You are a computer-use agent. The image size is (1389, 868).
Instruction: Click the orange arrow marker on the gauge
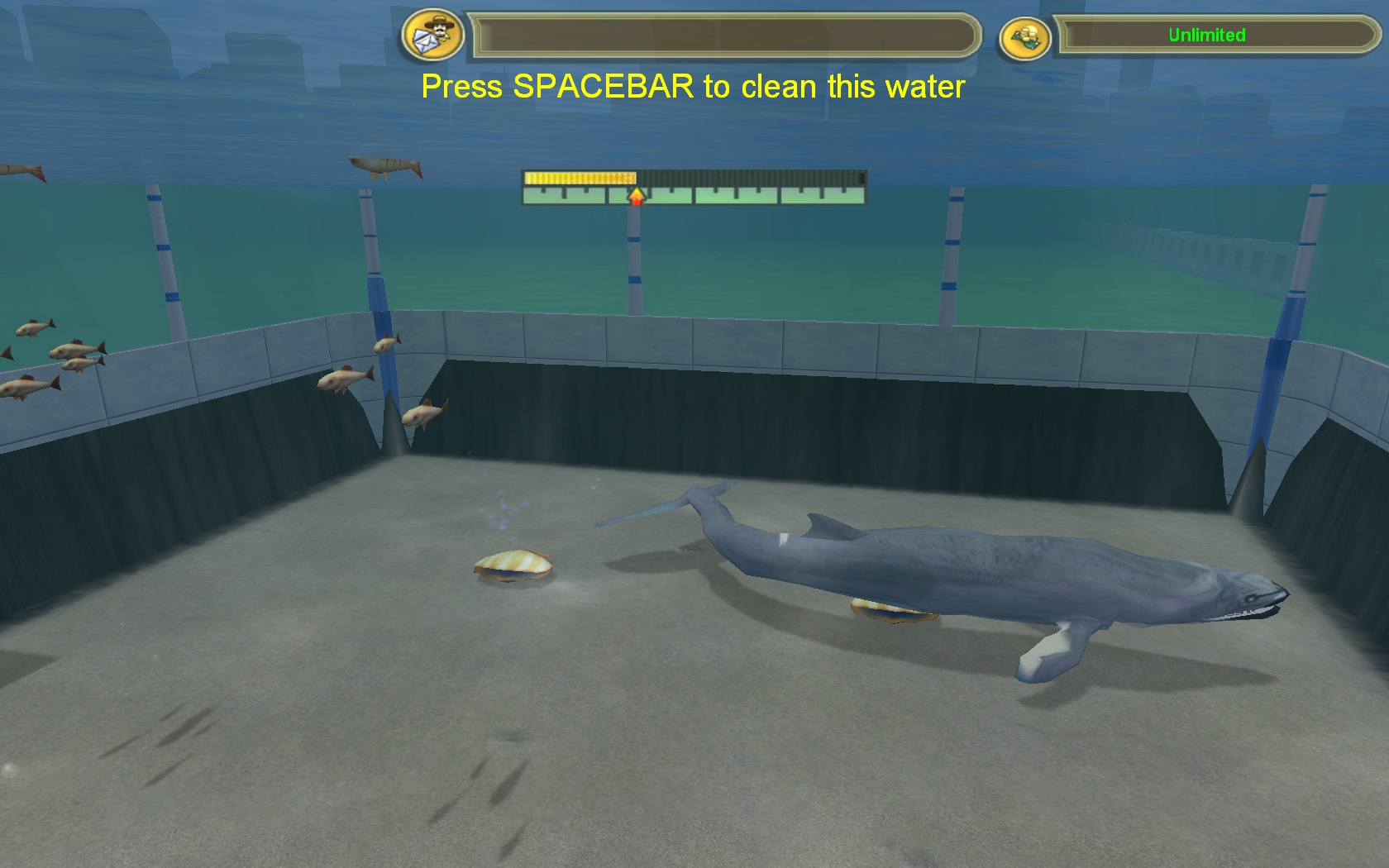635,197
